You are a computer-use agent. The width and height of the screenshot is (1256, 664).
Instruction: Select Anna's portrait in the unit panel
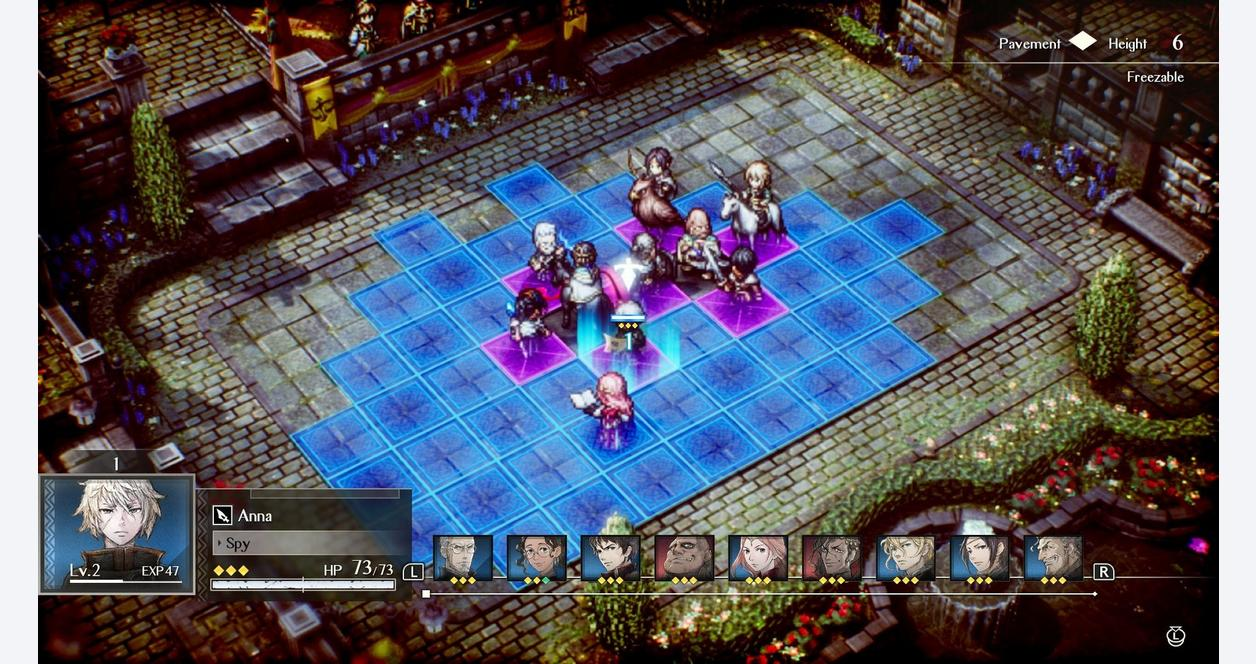(117, 534)
